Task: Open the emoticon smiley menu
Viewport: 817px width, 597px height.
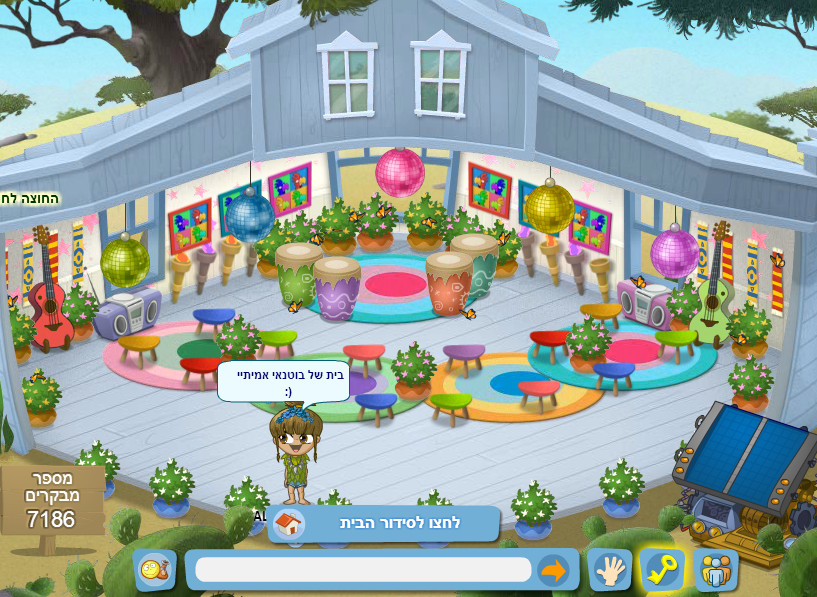Action: pyautogui.click(x=155, y=570)
